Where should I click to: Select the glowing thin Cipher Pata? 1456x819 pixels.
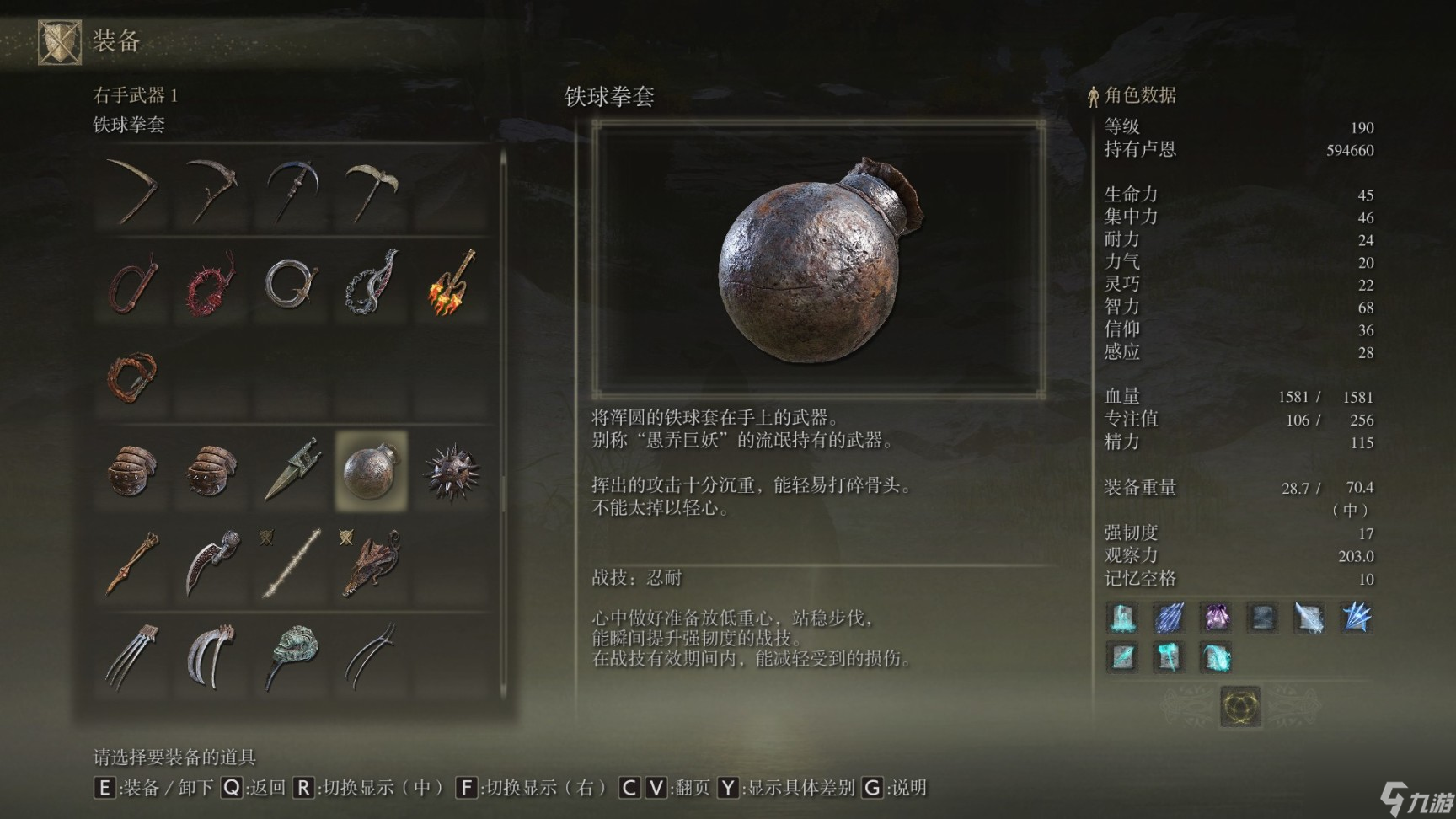(x=292, y=562)
